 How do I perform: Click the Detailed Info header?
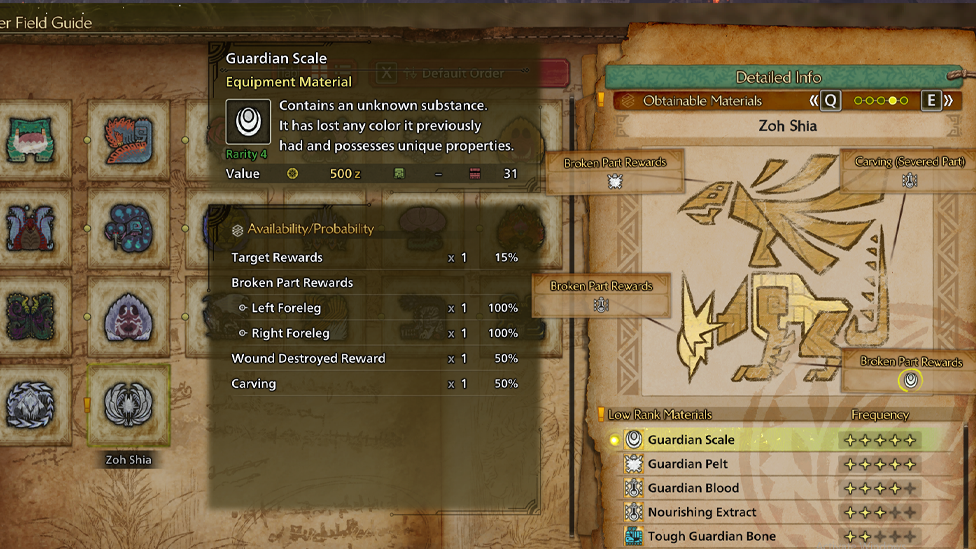coord(777,77)
